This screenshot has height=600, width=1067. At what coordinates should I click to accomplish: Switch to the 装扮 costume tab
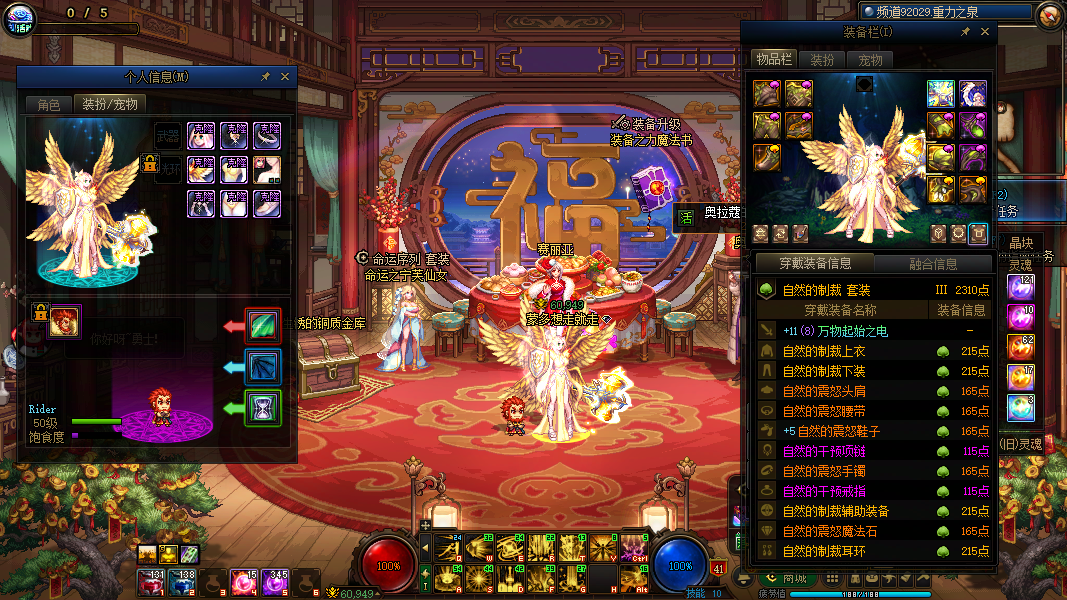[822, 60]
